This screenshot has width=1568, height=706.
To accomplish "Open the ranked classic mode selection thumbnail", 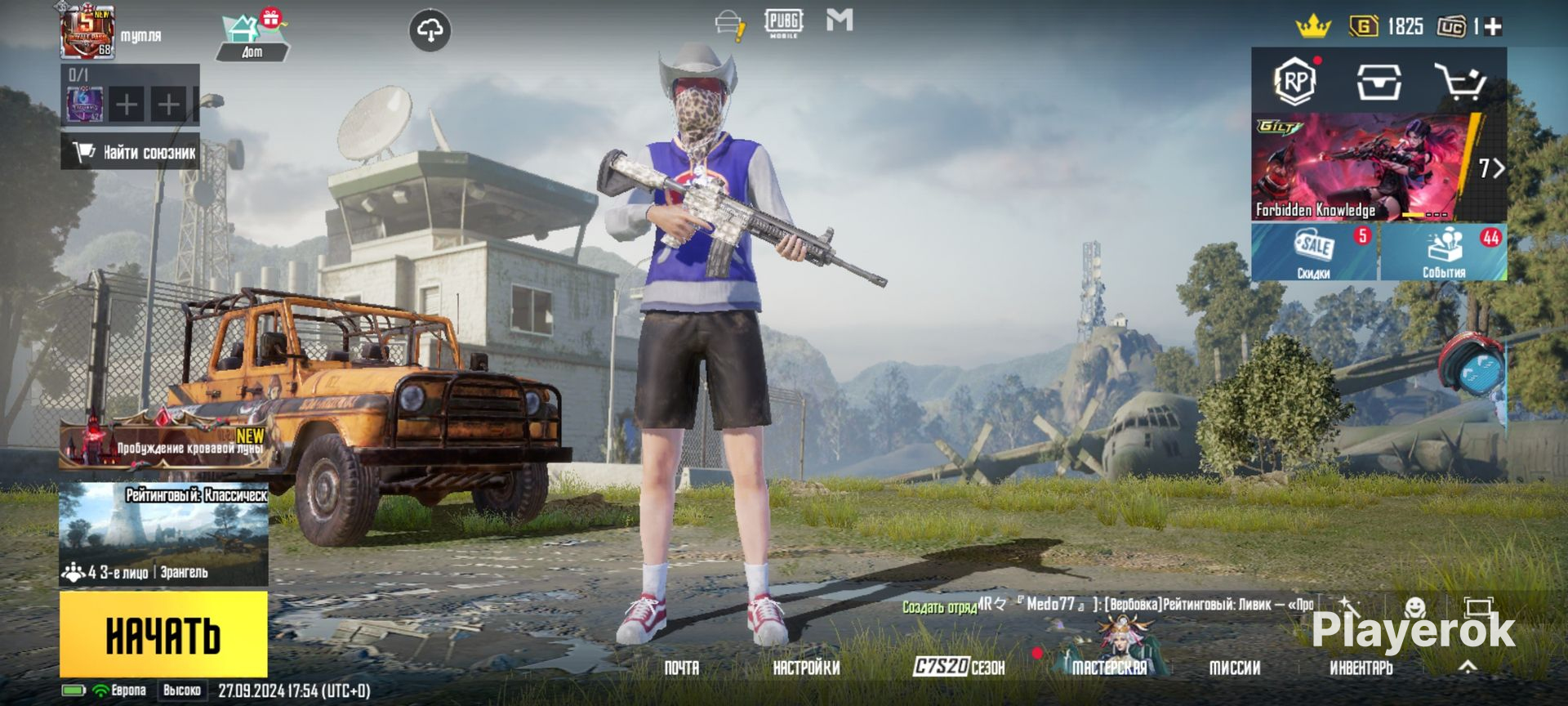I will pos(163,533).
